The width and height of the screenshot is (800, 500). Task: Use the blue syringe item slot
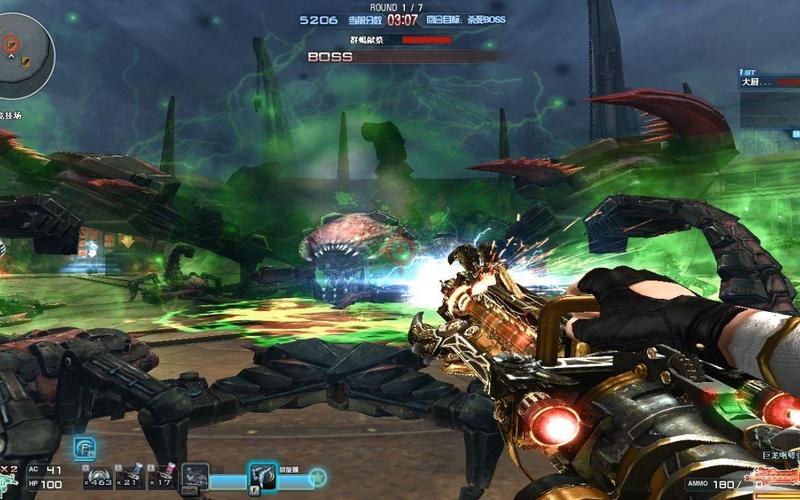point(131,476)
